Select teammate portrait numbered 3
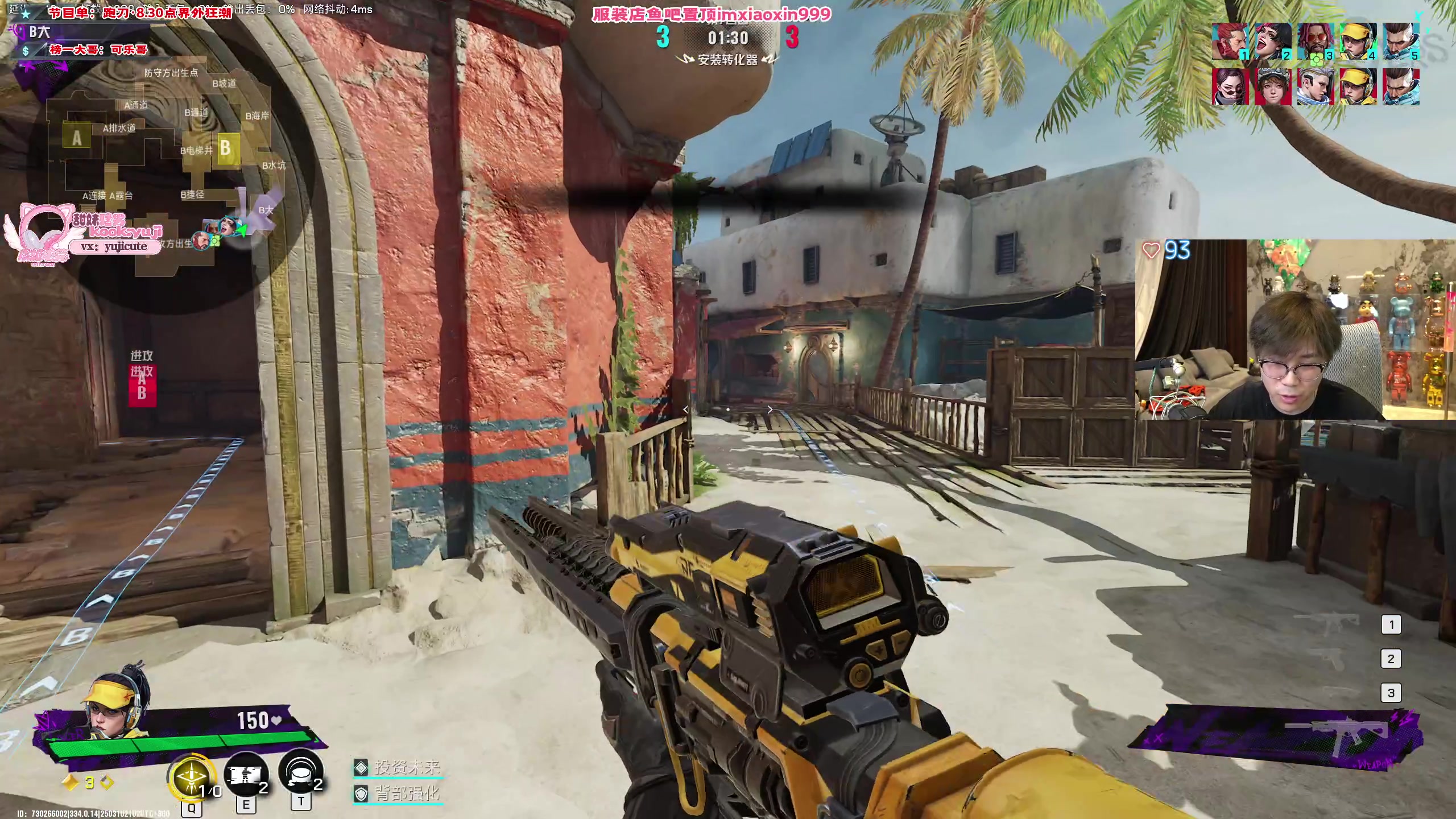This screenshot has height=819, width=1456. click(x=1315, y=41)
